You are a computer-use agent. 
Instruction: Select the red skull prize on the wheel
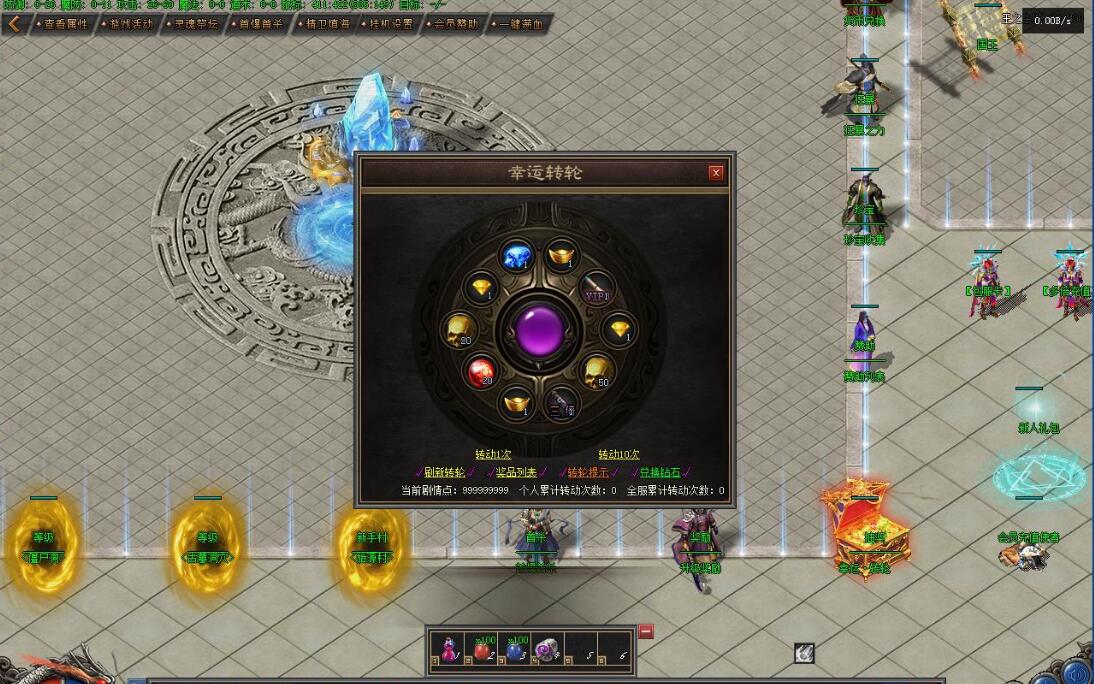tap(480, 372)
